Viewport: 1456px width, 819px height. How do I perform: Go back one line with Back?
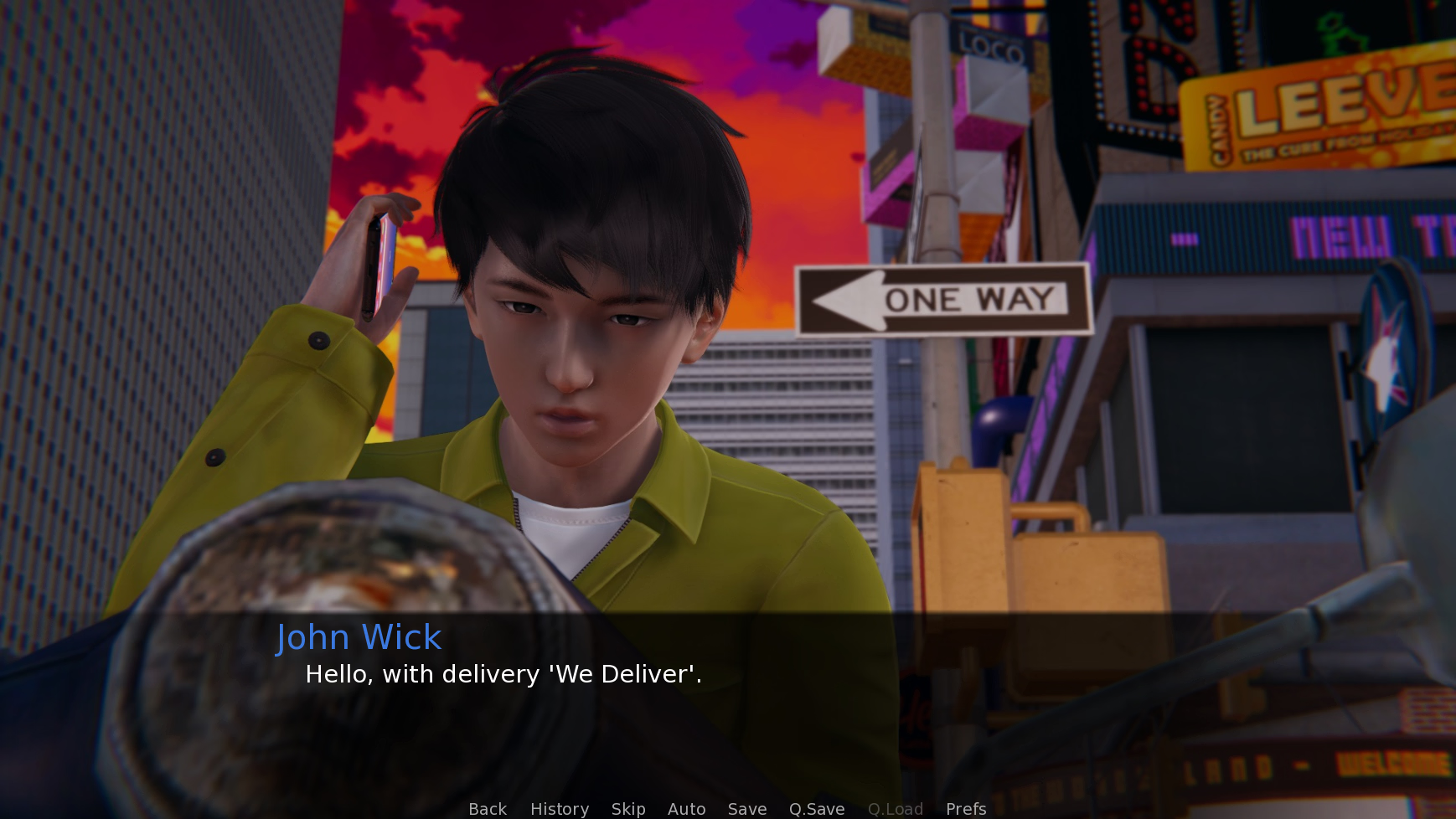[488, 809]
